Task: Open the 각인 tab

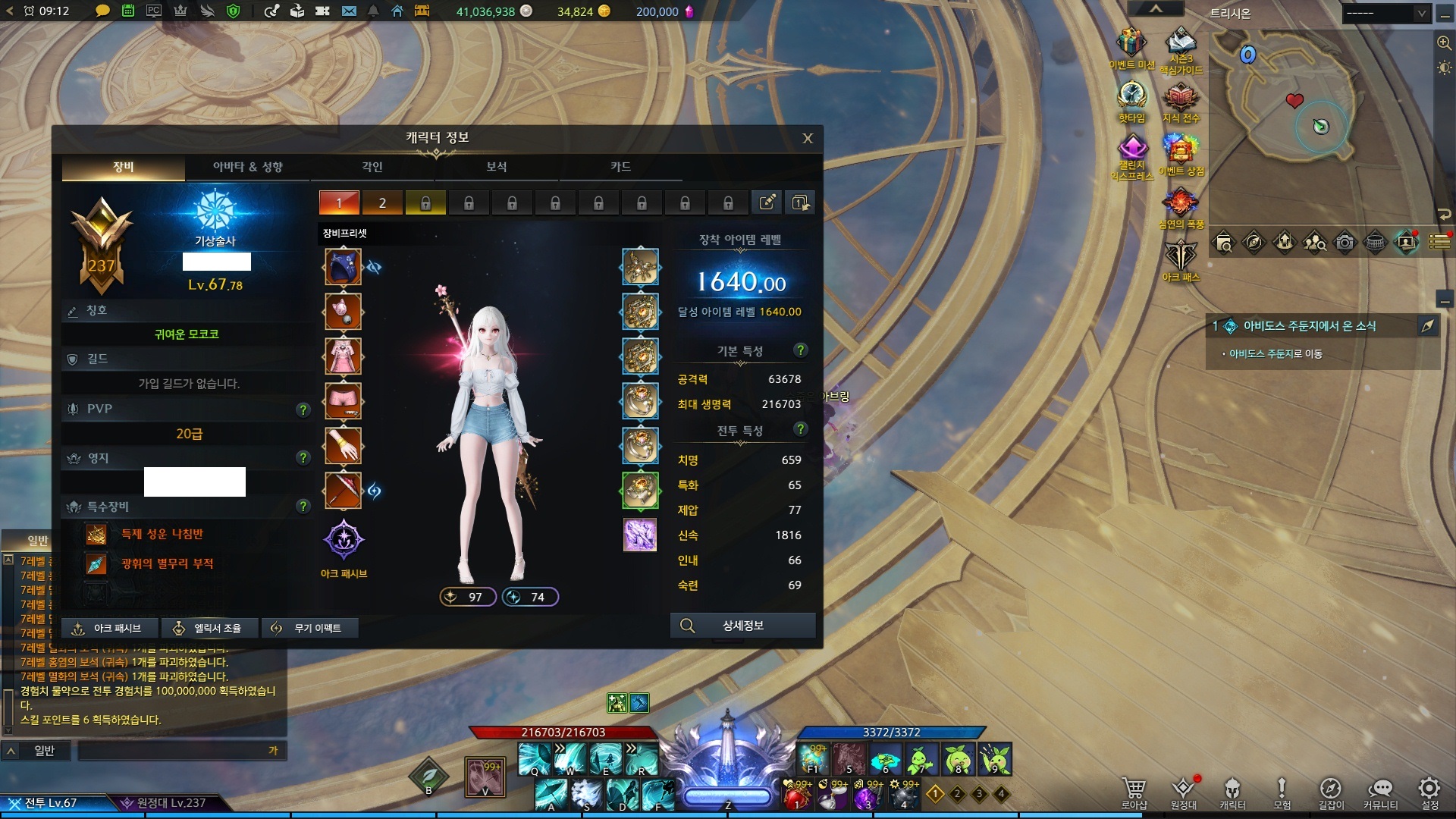Action: click(x=372, y=167)
